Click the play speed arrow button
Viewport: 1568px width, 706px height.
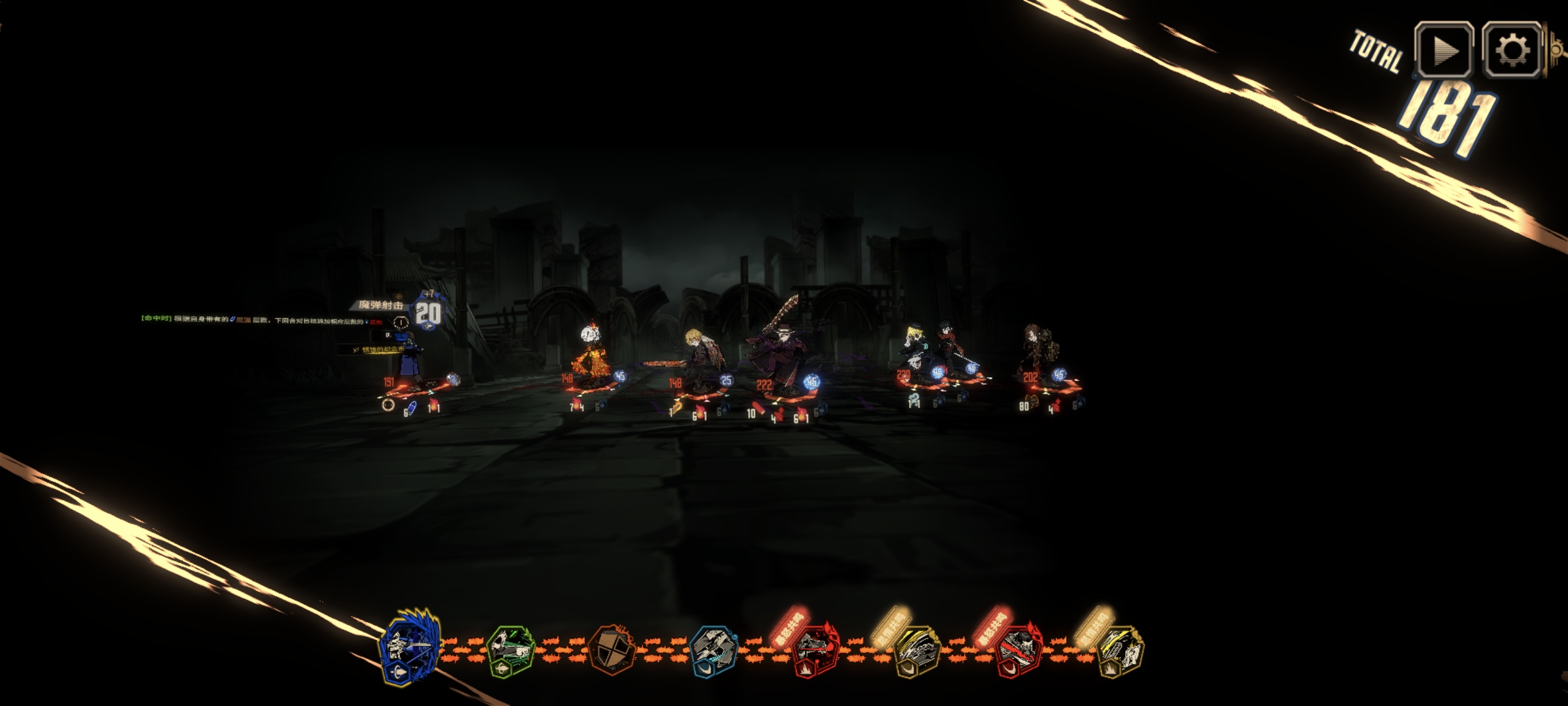coord(1444,50)
